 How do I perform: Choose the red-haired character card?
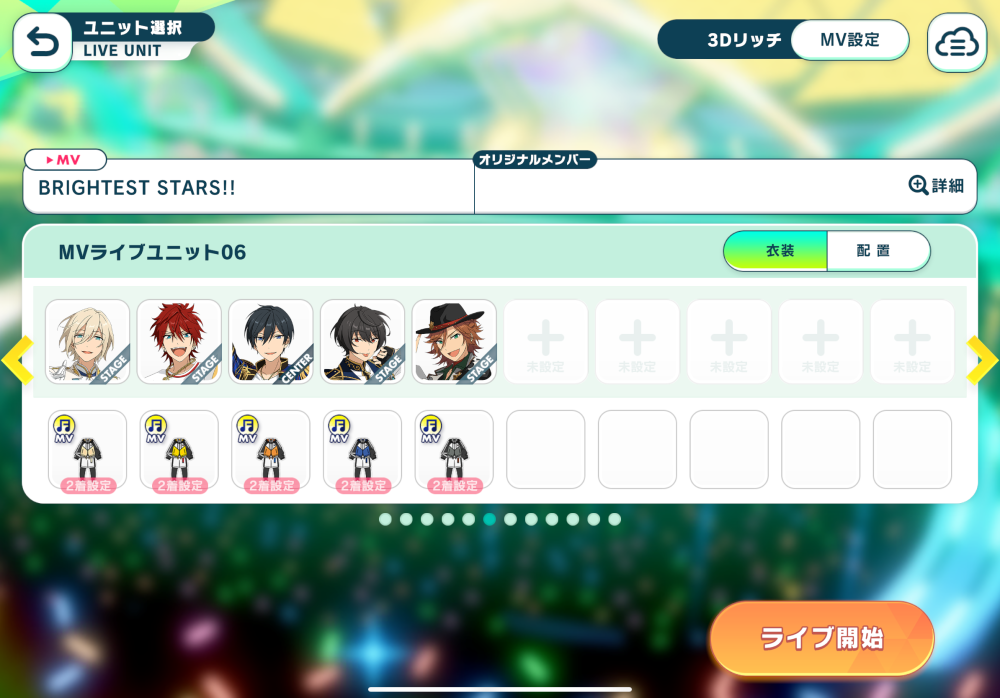pos(179,341)
